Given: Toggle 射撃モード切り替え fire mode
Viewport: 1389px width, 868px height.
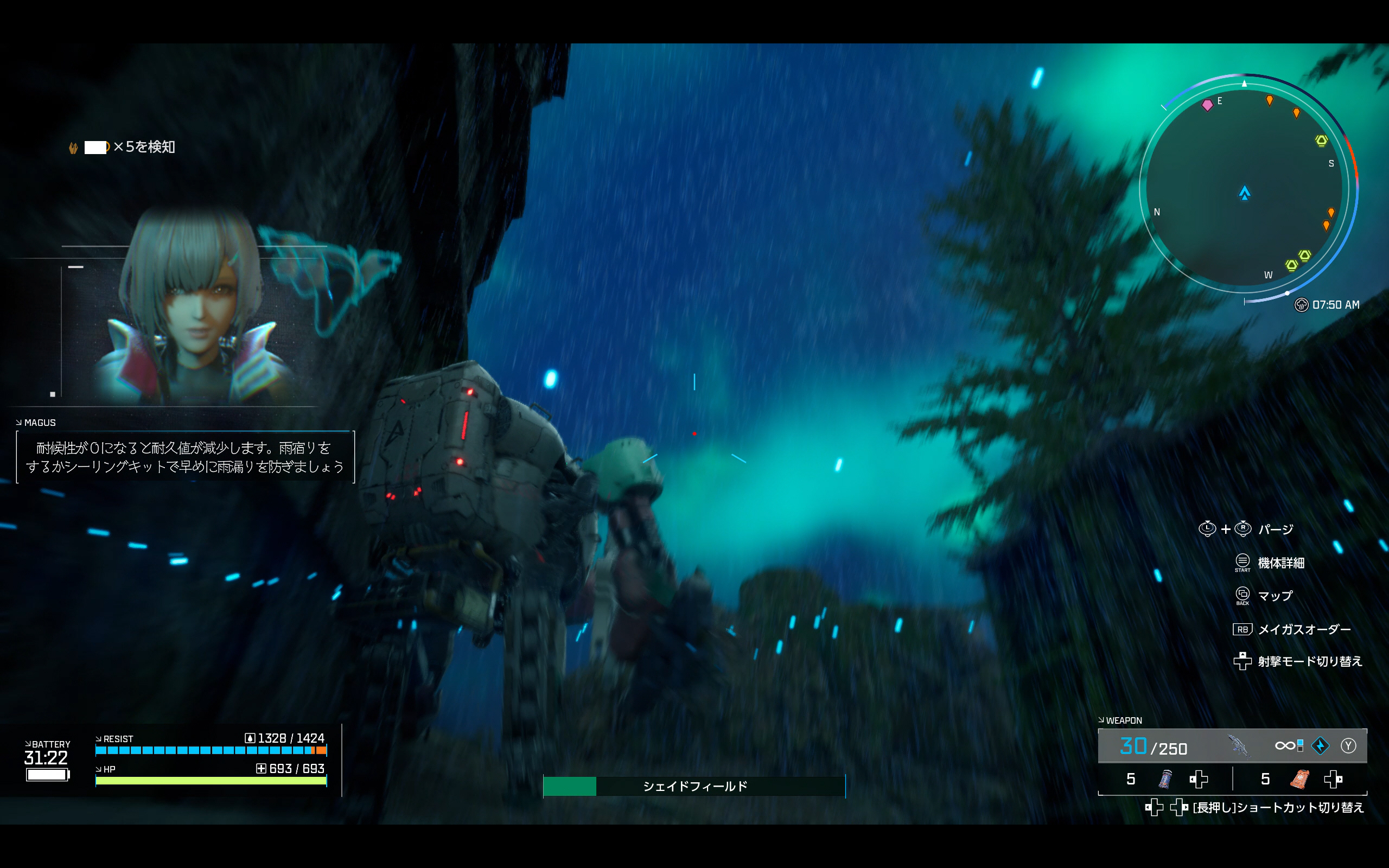Looking at the screenshot, I should 1309,661.
